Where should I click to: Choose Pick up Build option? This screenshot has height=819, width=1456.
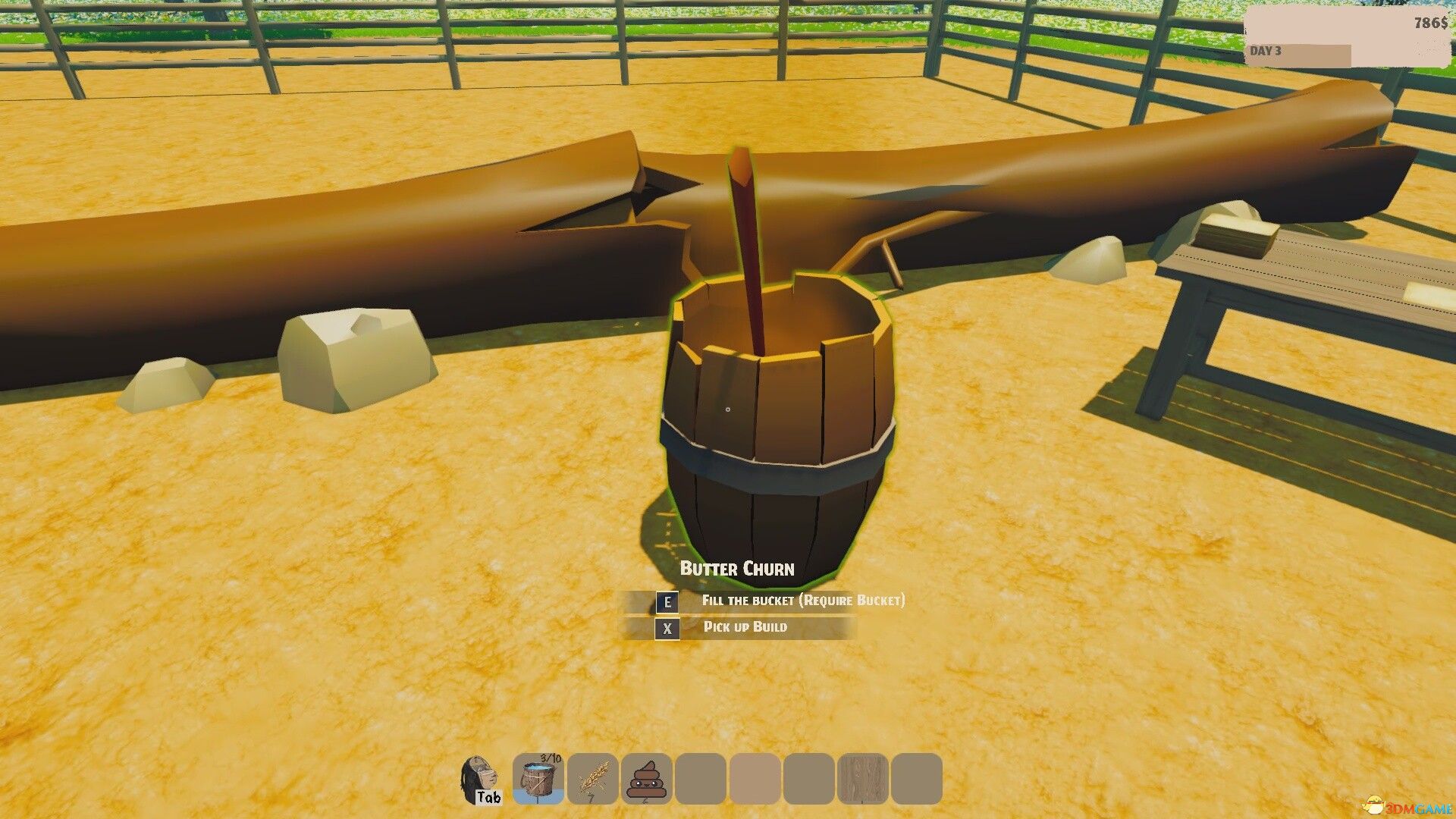click(745, 626)
